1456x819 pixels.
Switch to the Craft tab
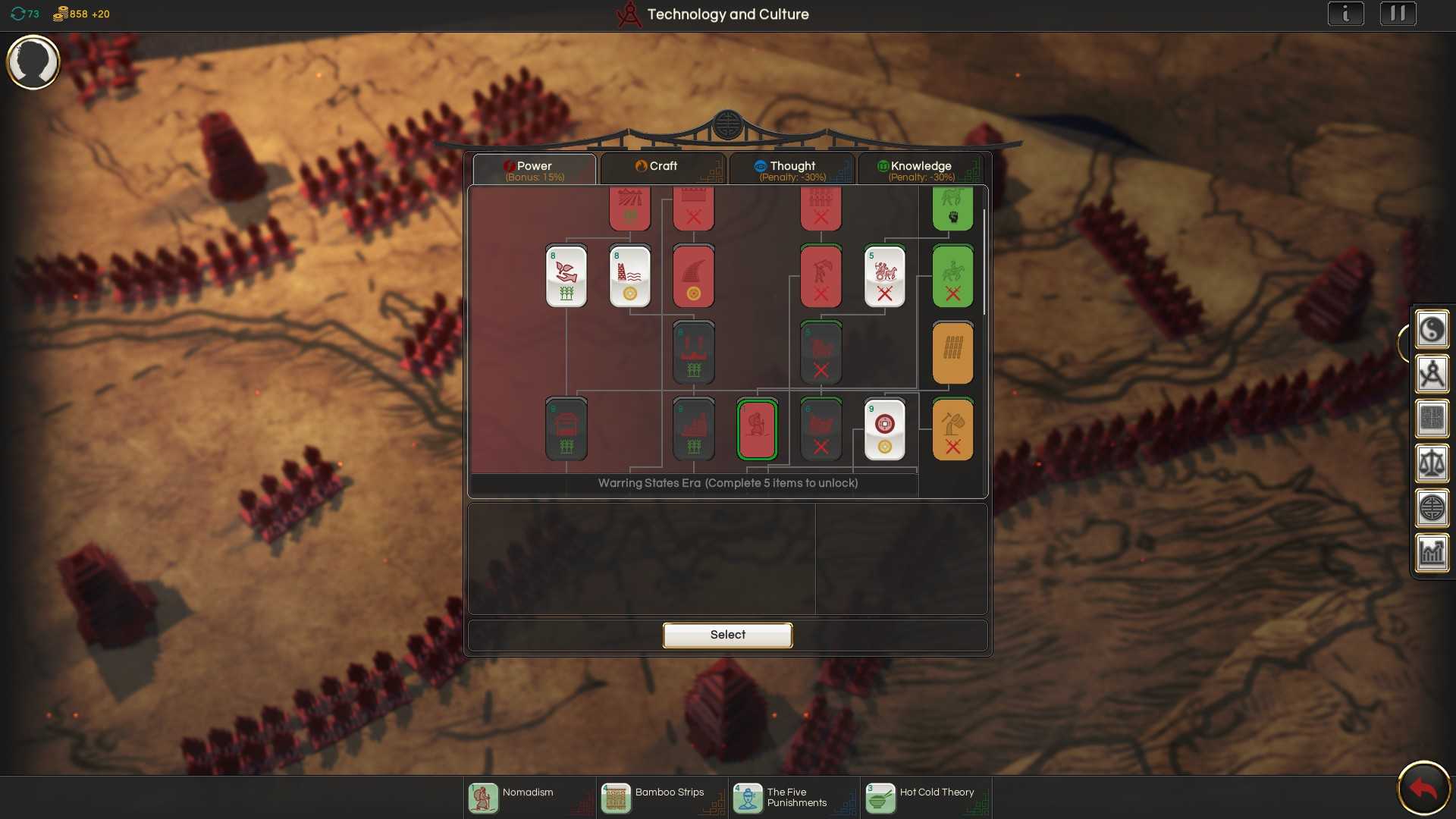(x=663, y=167)
